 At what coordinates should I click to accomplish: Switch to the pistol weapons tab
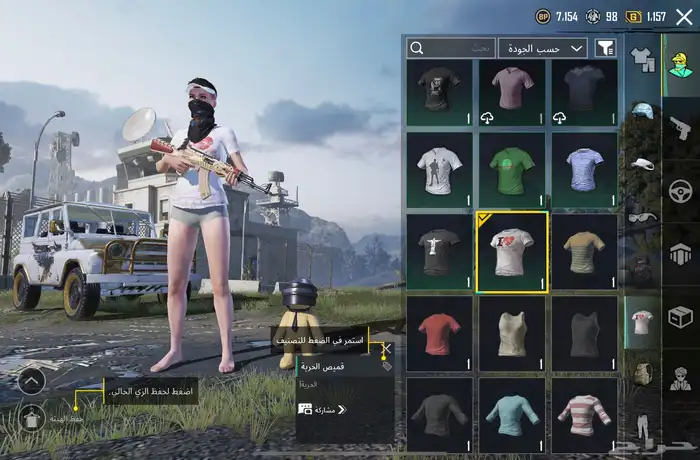(680, 127)
